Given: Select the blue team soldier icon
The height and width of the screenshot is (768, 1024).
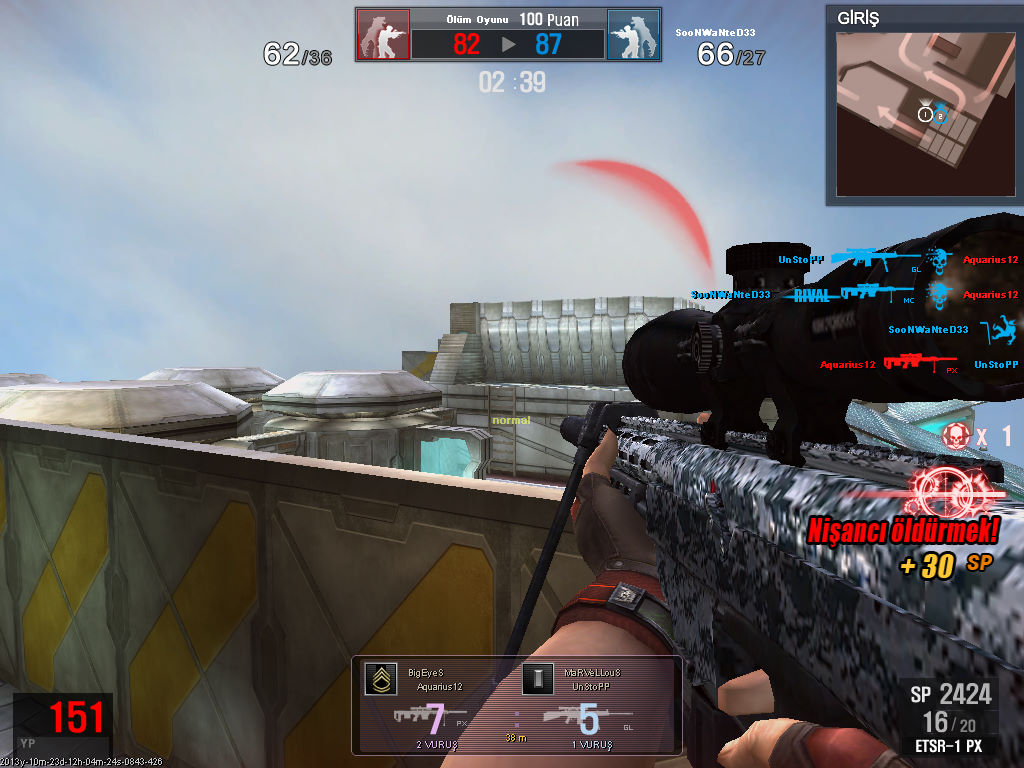Looking at the screenshot, I should tap(633, 35).
